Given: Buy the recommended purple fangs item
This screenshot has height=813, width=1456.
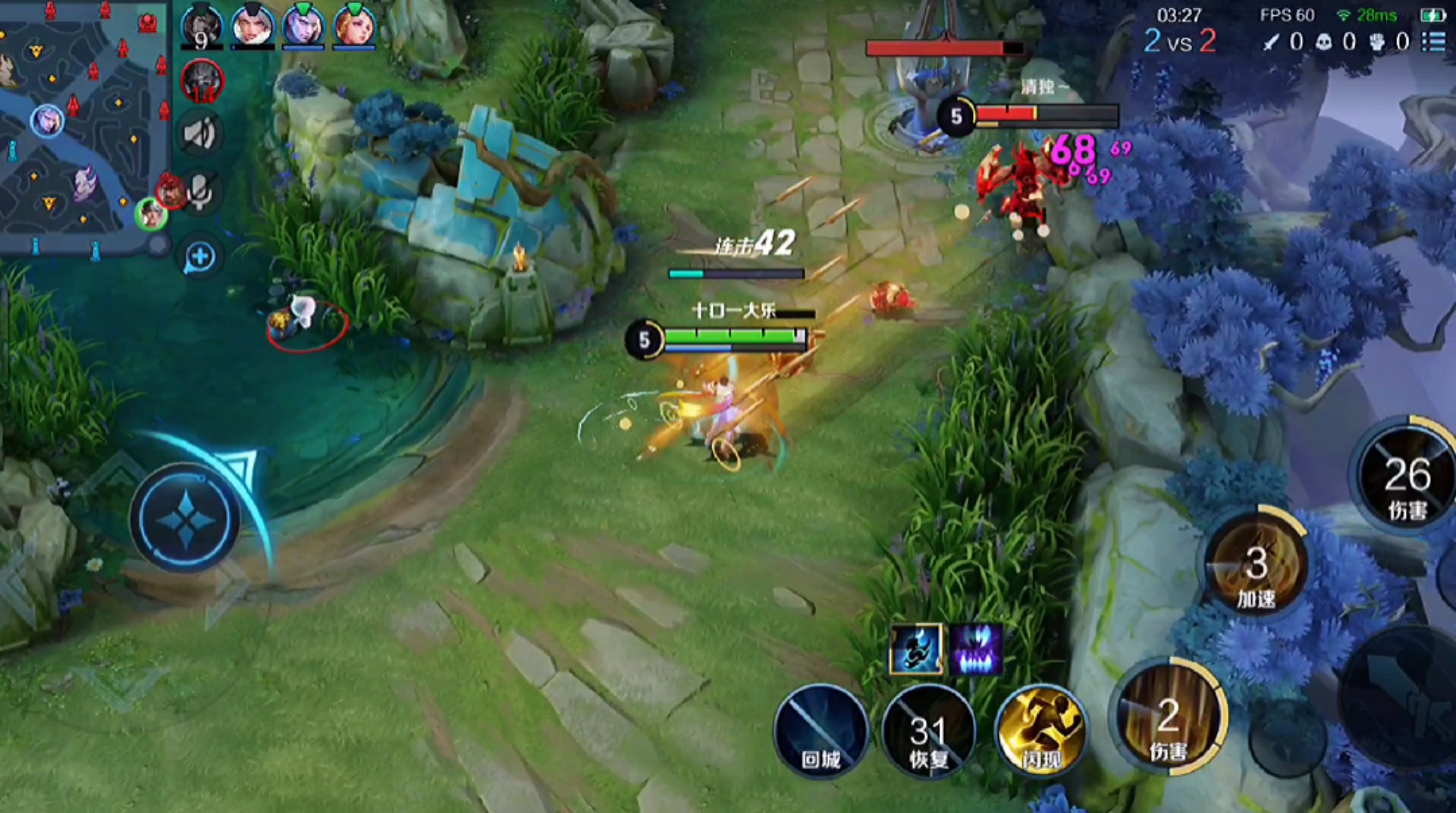Looking at the screenshot, I should tap(977, 650).
